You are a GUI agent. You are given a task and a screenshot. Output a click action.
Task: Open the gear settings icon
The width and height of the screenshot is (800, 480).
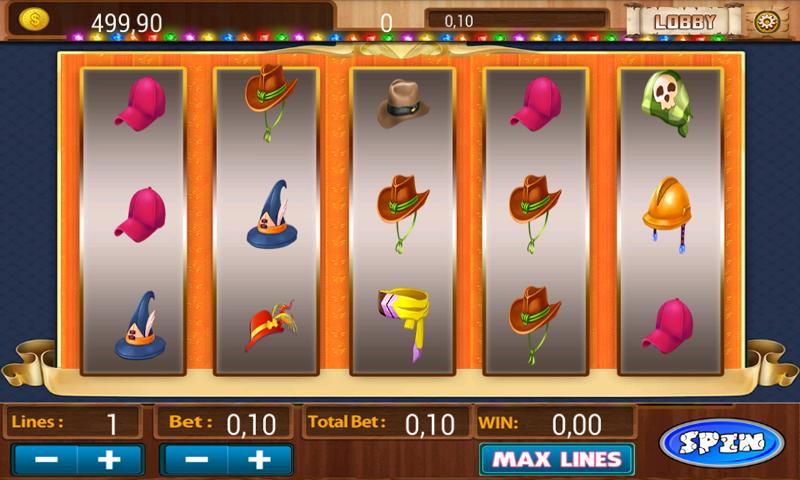click(767, 21)
